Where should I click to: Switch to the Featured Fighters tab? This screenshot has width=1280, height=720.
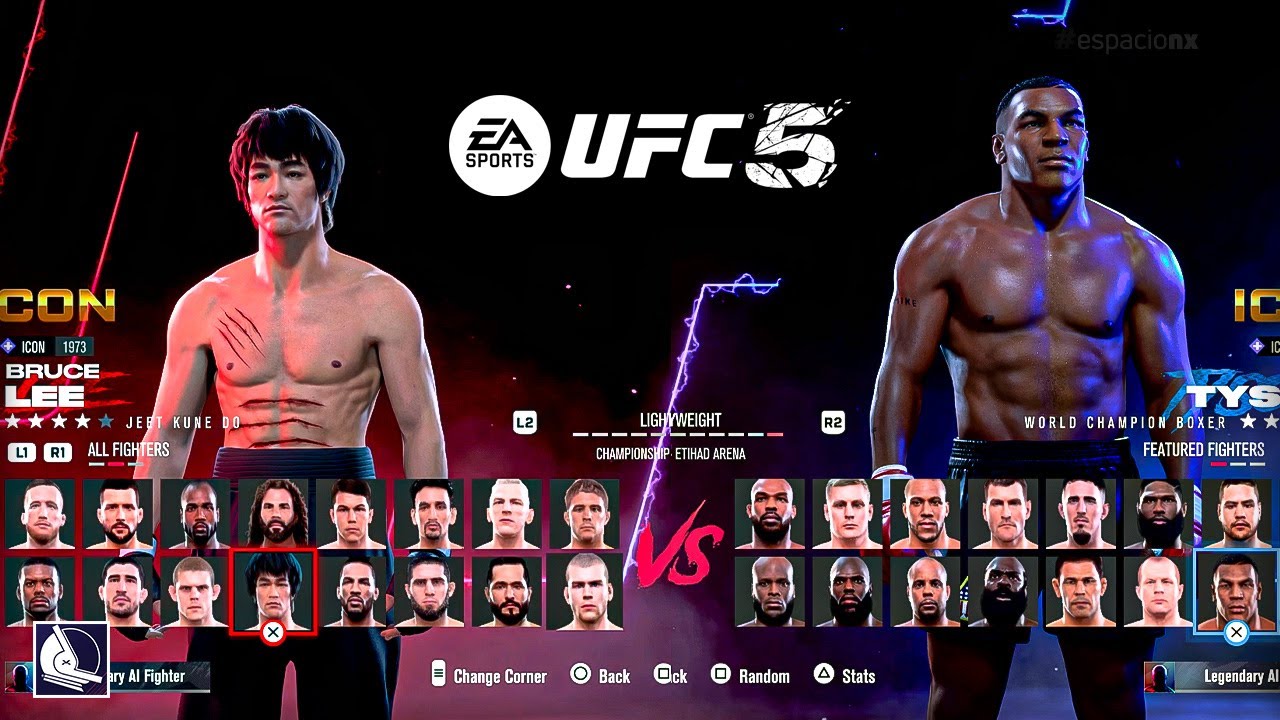[x=1203, y=449]
